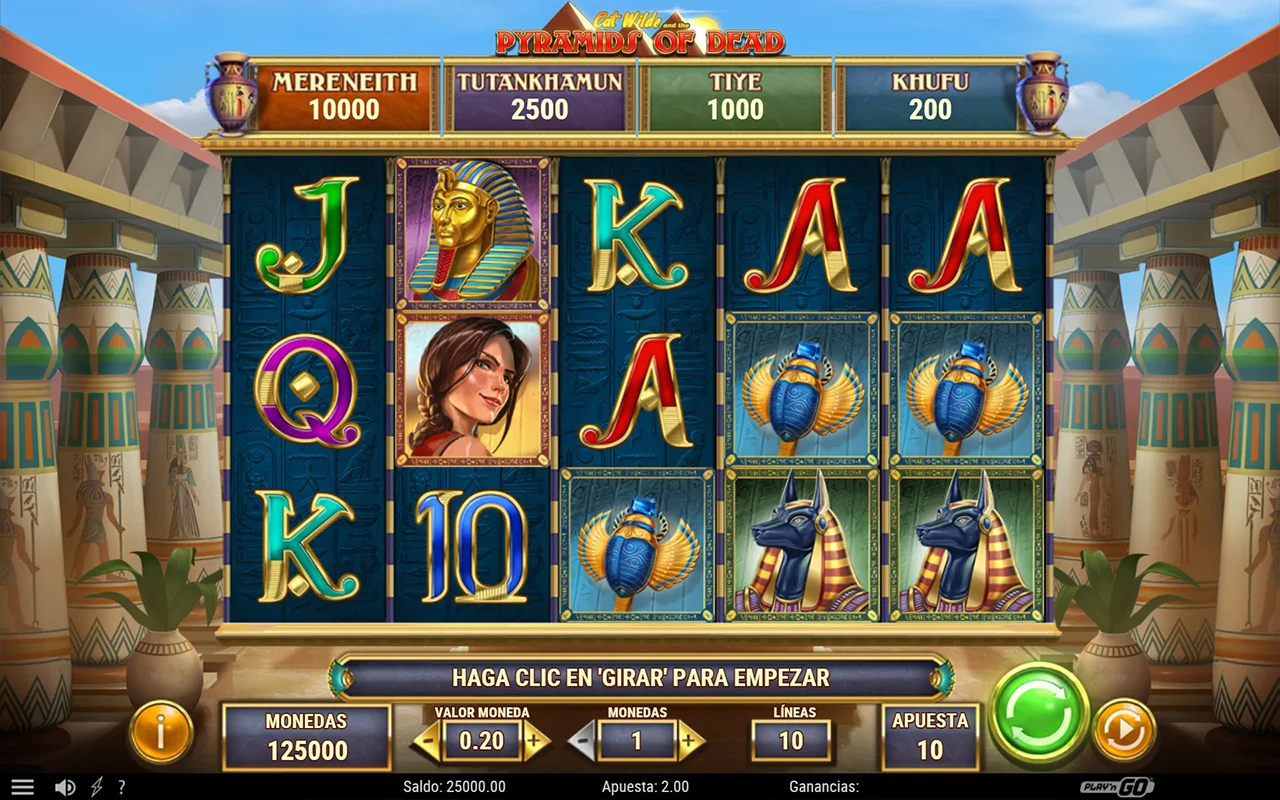Reduce the Monedas coin count
The image size is (1280, 800).
pos(583,741)
